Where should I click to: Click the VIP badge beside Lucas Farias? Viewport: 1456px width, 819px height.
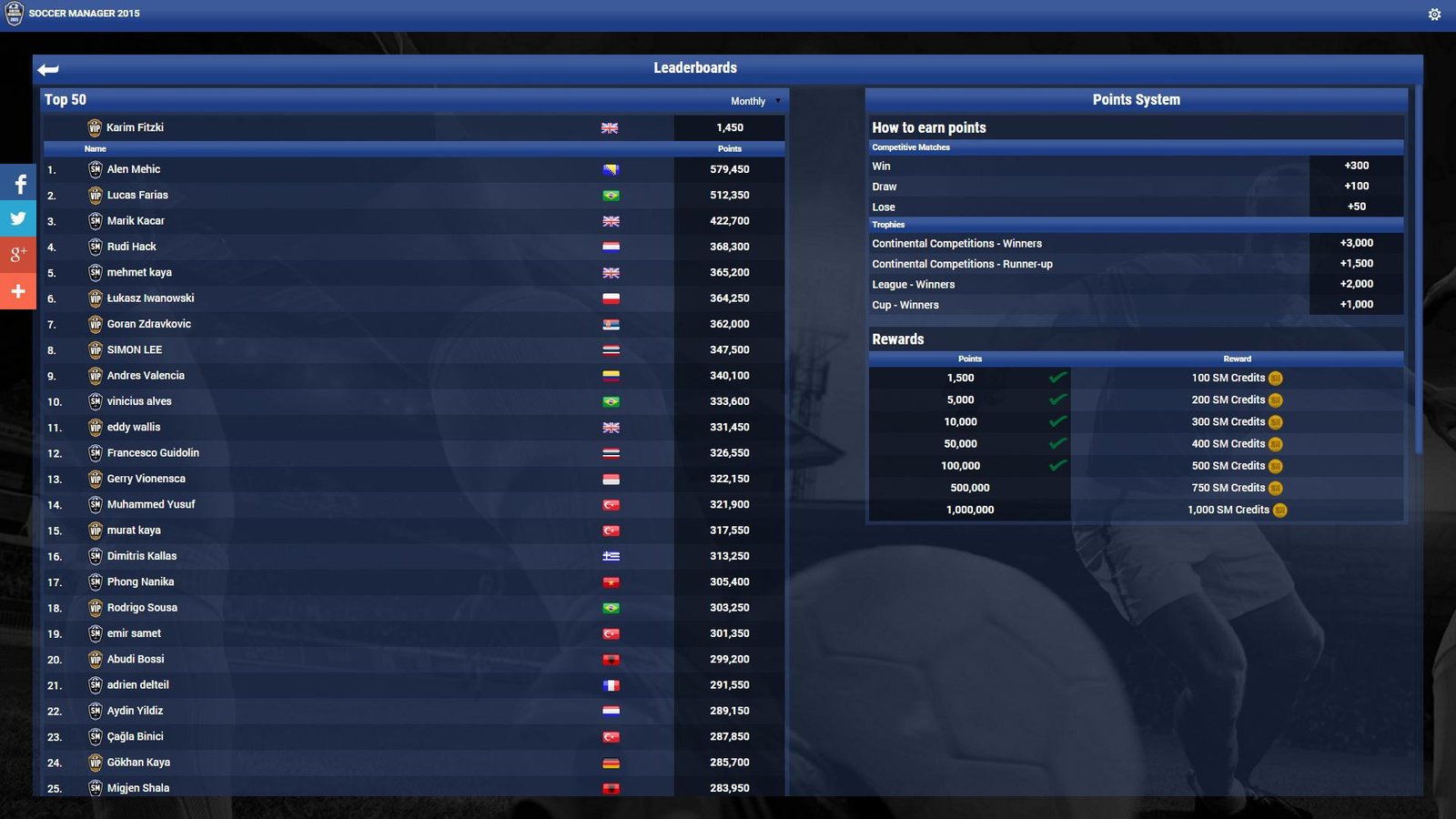pos(96,195)
